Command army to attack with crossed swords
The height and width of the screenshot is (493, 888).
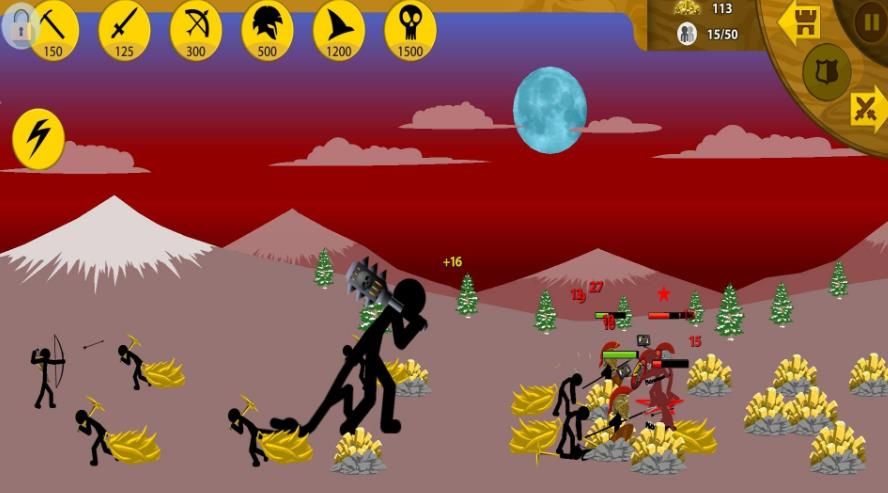[x=866, y=109]
